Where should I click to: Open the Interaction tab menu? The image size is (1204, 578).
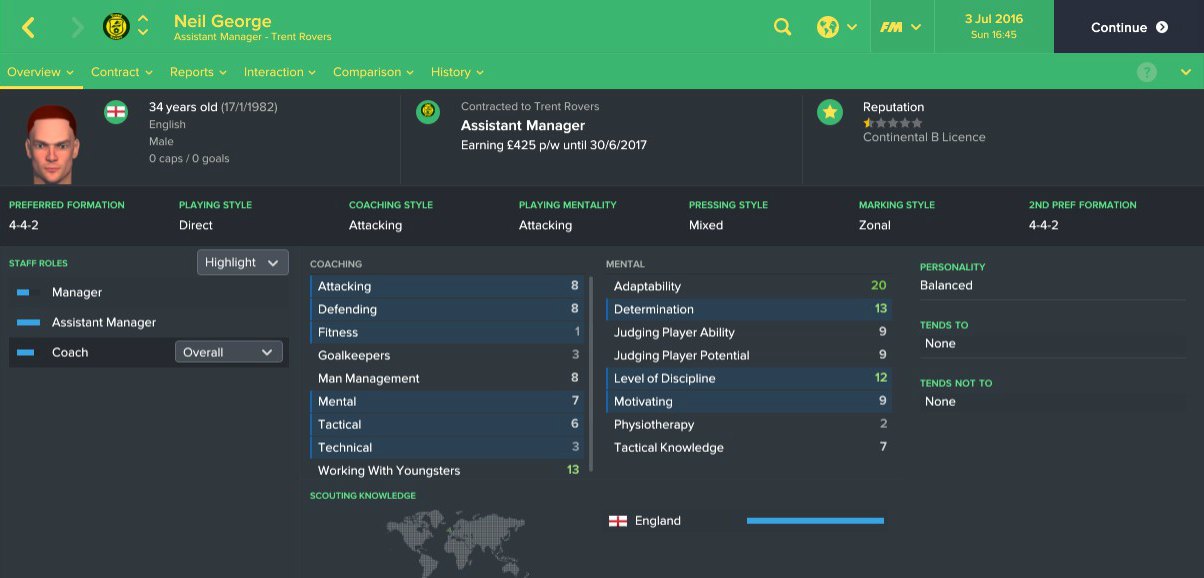point(280,72)
